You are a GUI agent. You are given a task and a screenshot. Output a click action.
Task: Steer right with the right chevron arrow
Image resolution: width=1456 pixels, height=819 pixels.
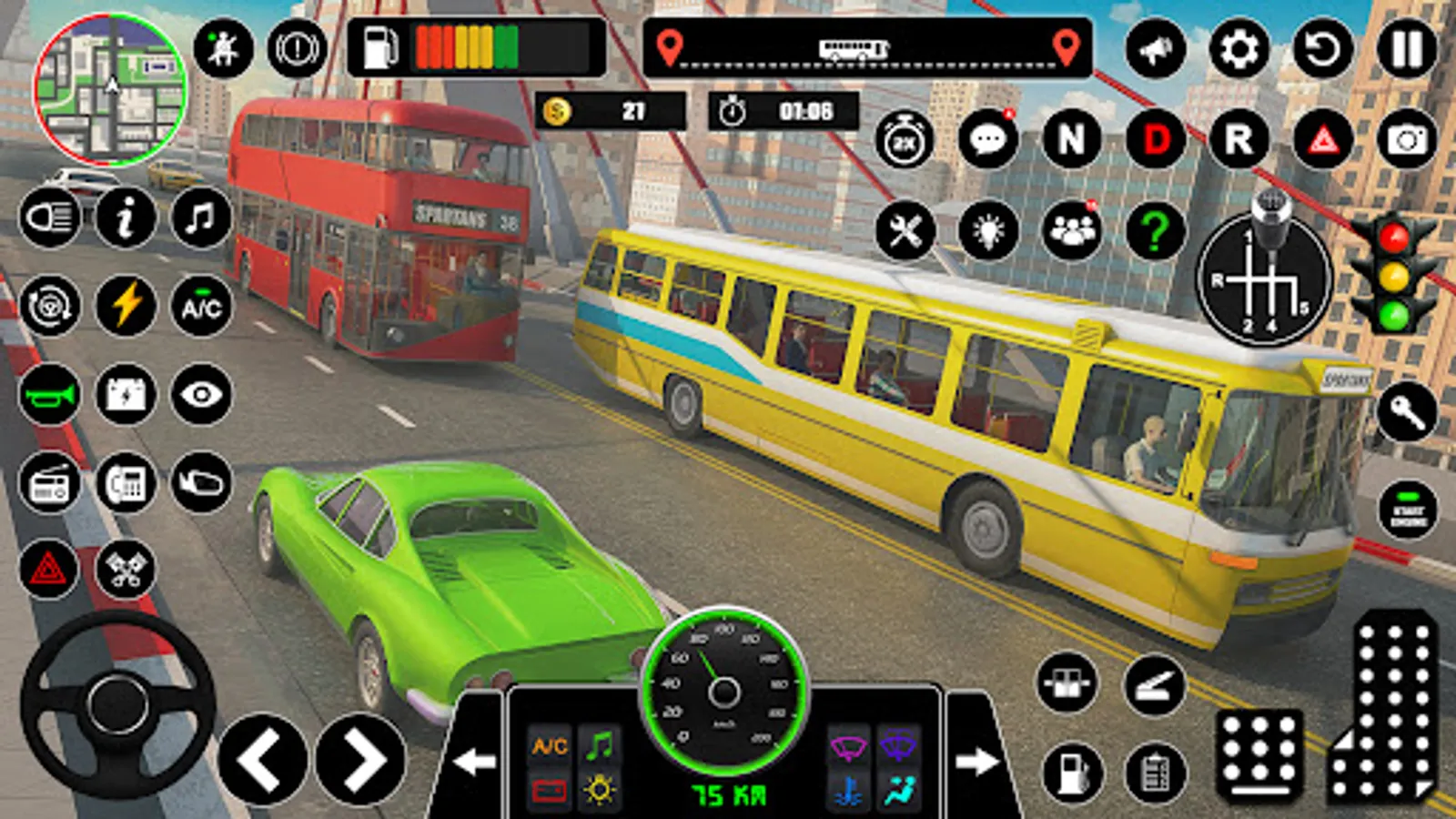click(x=360, y=760)
